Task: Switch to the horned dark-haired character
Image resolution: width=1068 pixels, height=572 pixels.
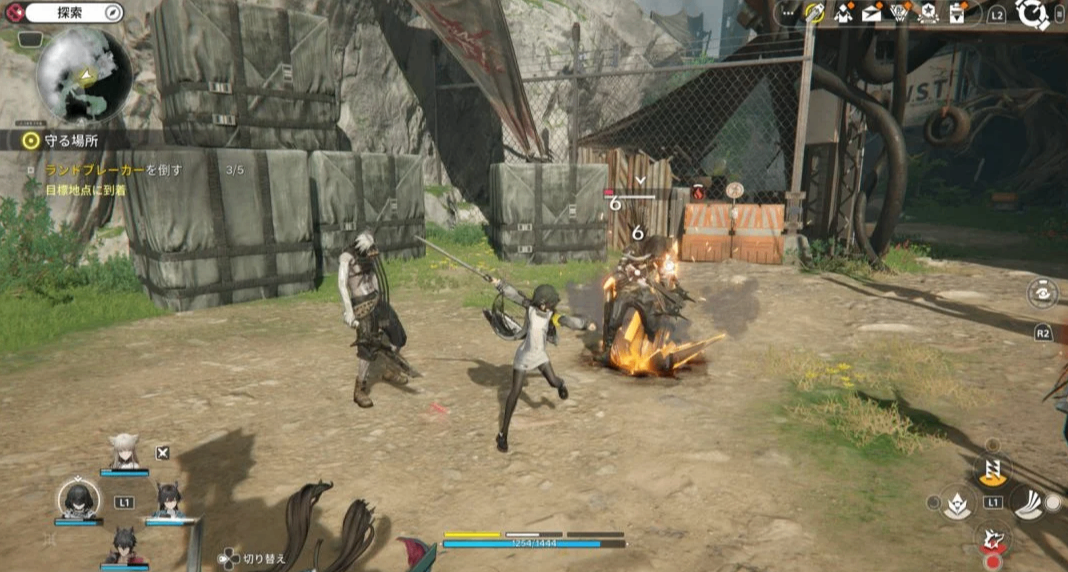Action: tap(167, 500)
